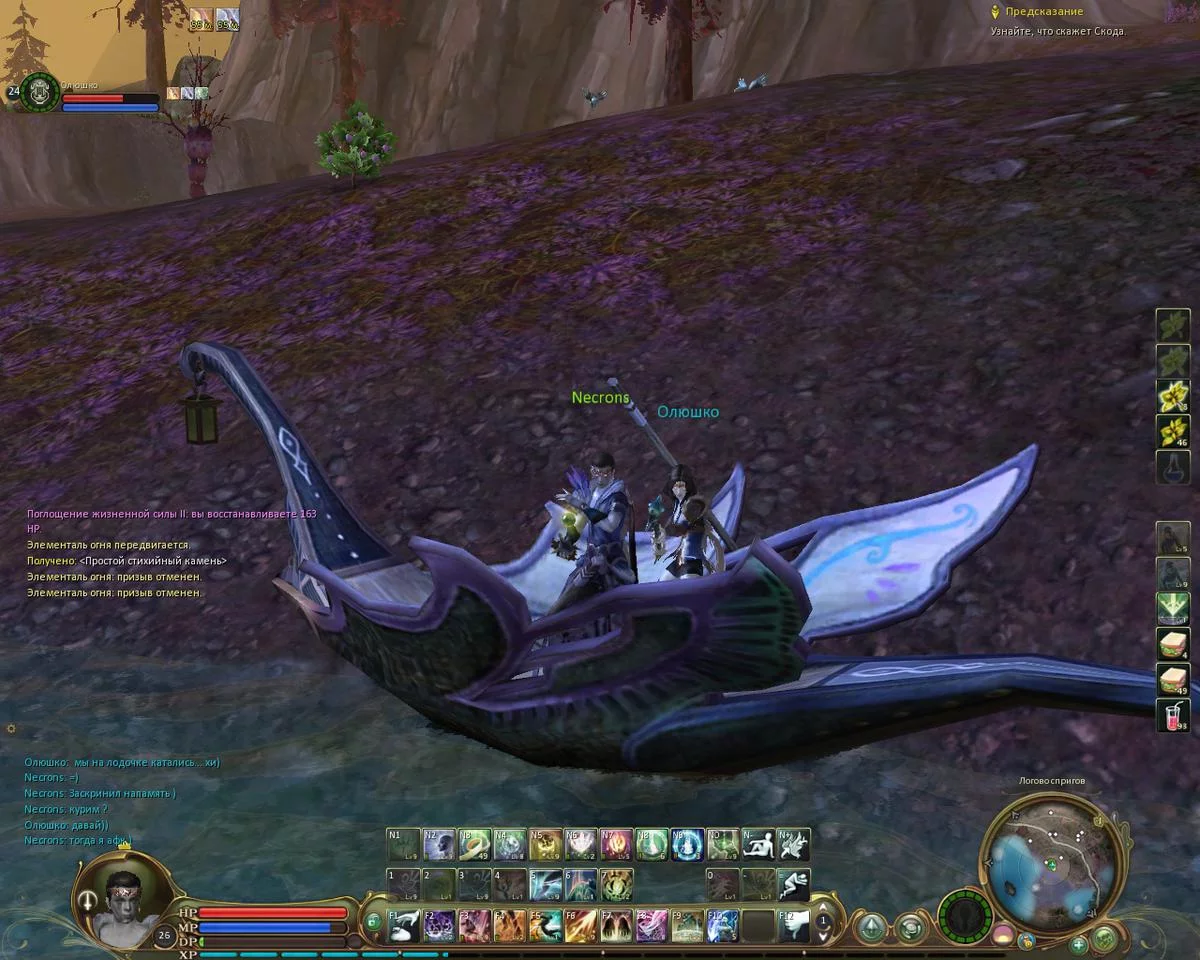
Task: Trigger the F6 fiery streak skill
Action: coord(580,925)
